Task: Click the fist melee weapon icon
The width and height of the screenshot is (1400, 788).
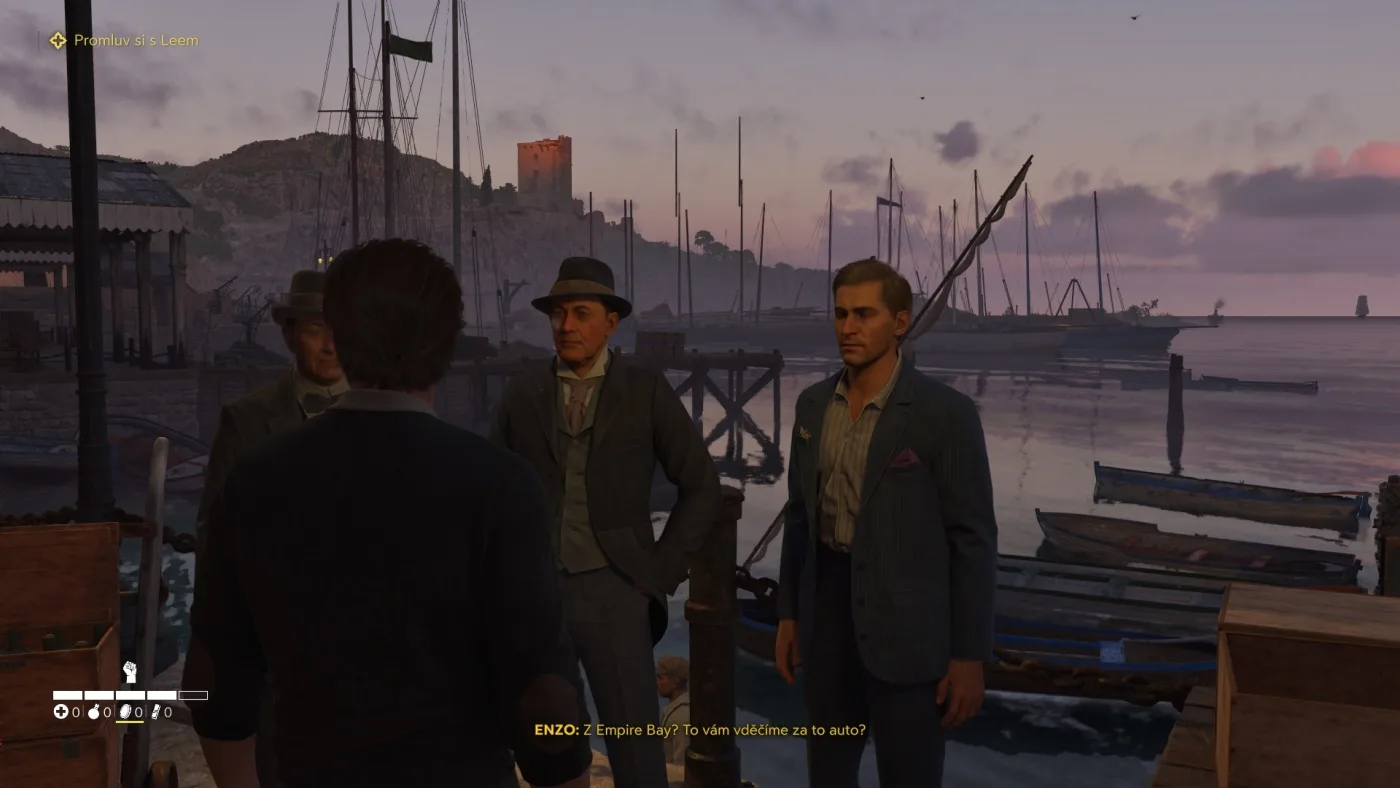Action: [129, 672]
